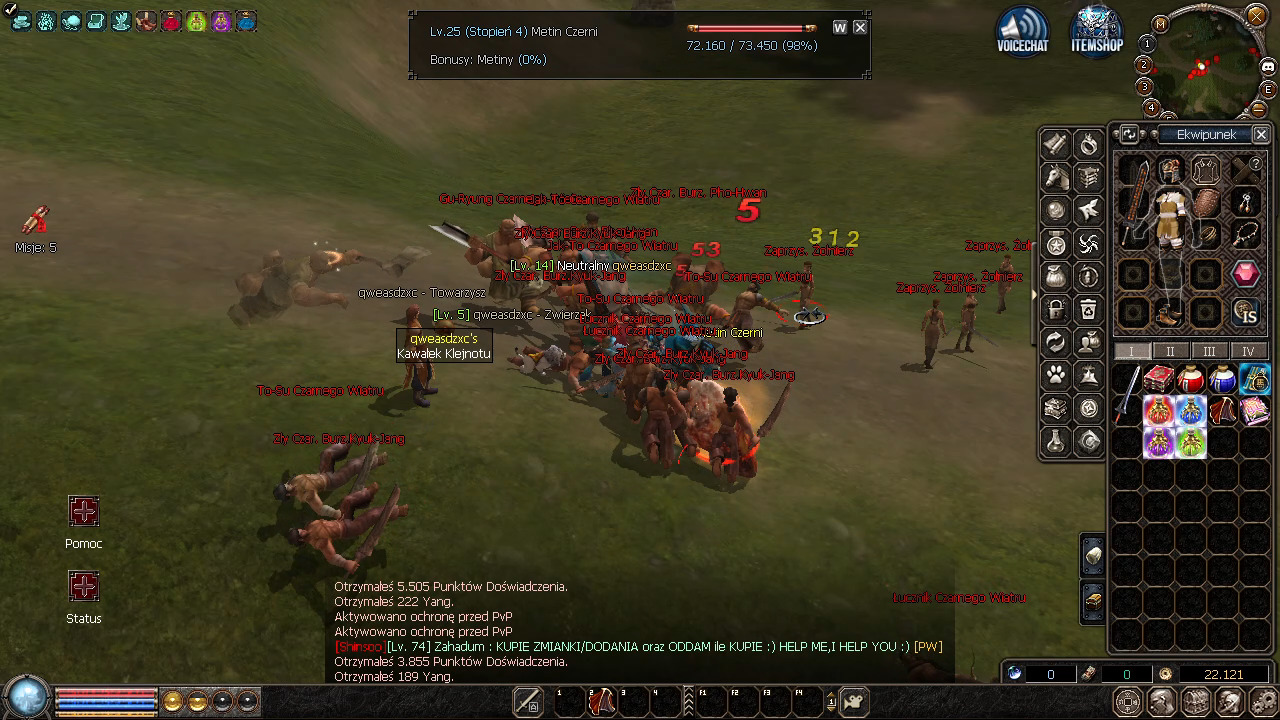Click the recycle bin icon
Screen dimensions: 1280x720
point(1089,310)
